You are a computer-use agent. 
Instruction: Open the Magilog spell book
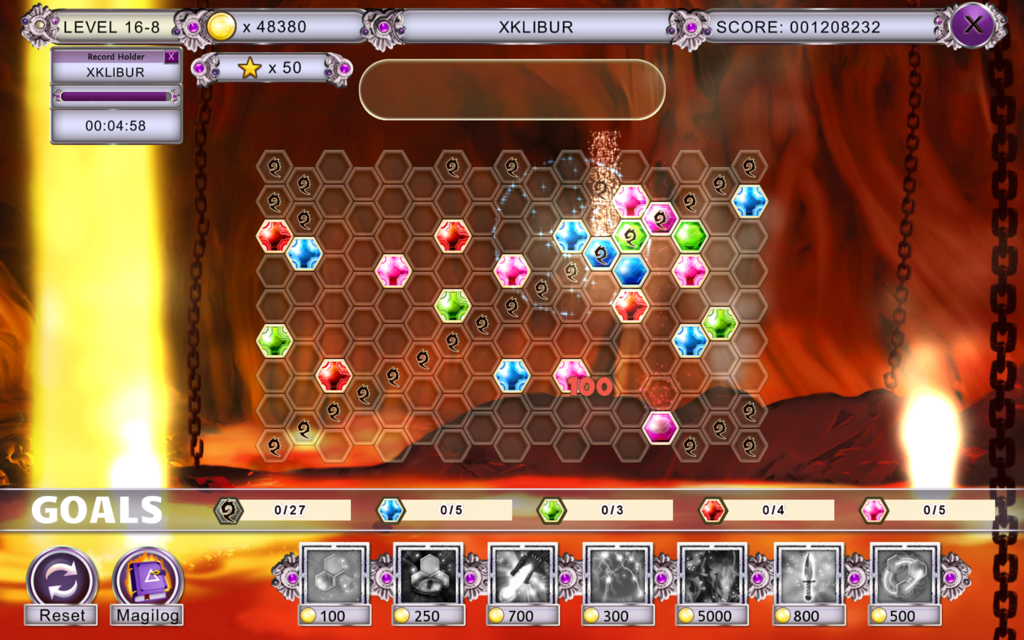(x=148, y=580)
